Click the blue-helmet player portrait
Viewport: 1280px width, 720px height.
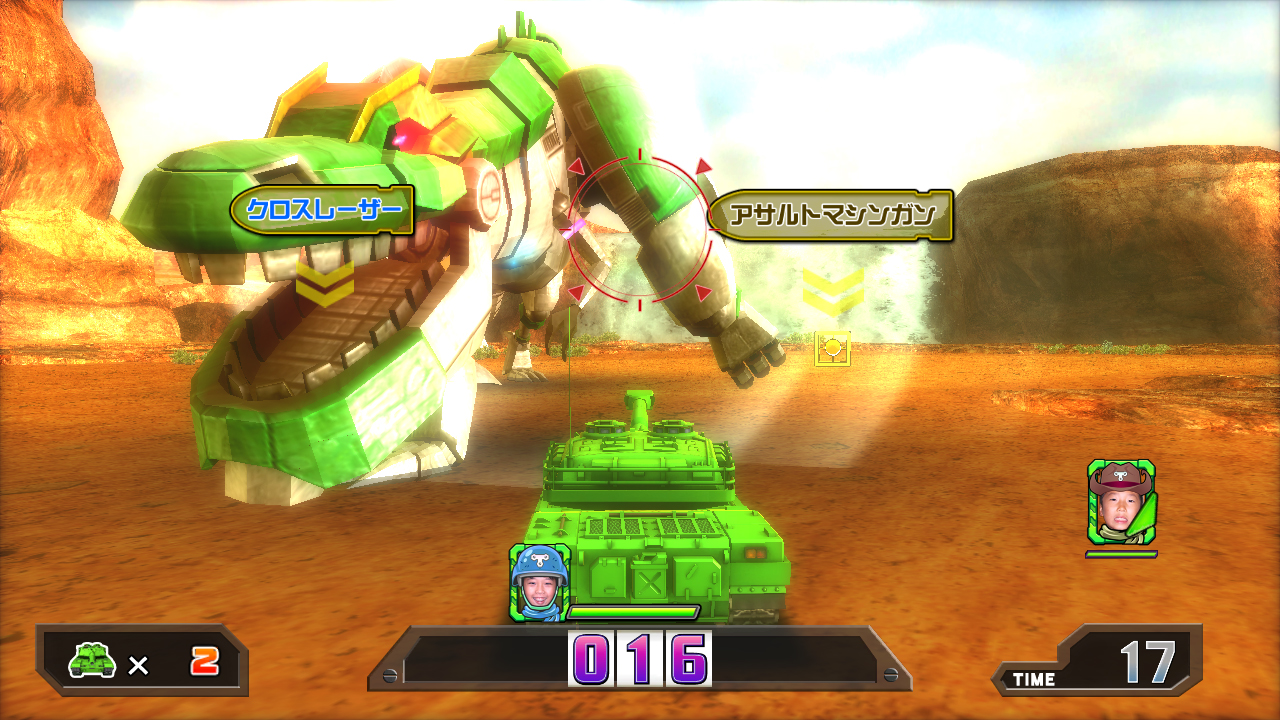[539, 582]
